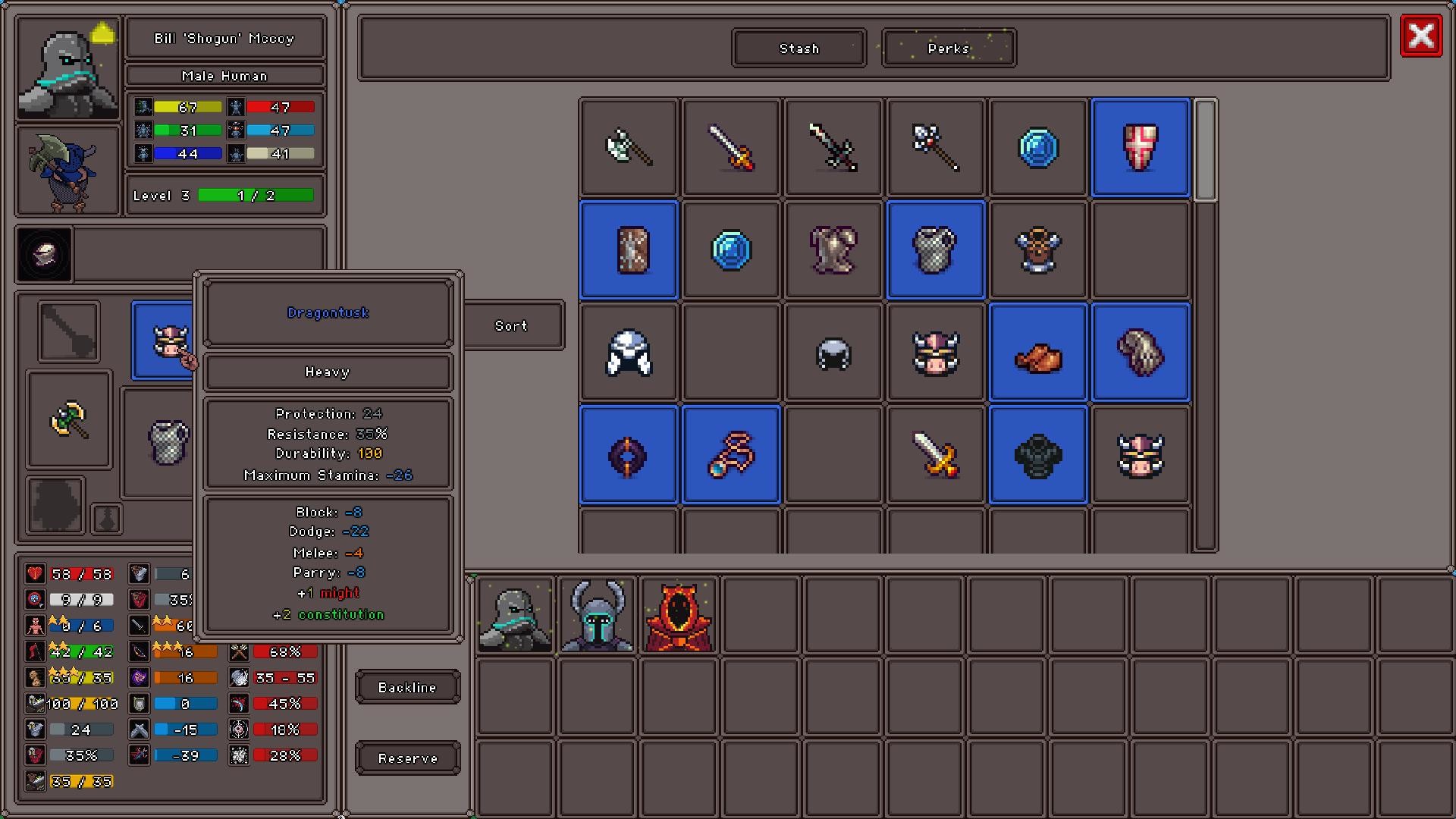Select the white winged helmet
The height and width of the screenshot is (819, 1456).
[628, 351]
